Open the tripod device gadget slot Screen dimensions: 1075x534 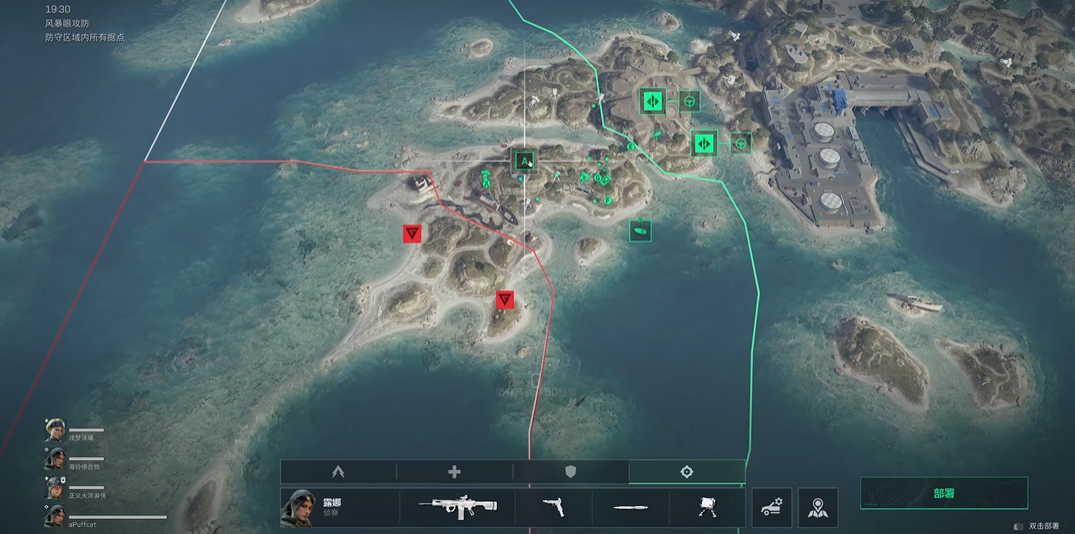(707, 508)
